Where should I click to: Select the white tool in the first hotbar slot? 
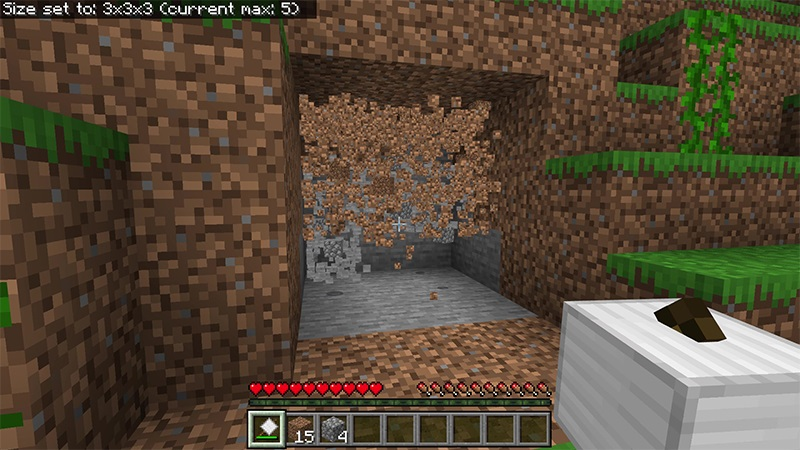coord(267,427)
